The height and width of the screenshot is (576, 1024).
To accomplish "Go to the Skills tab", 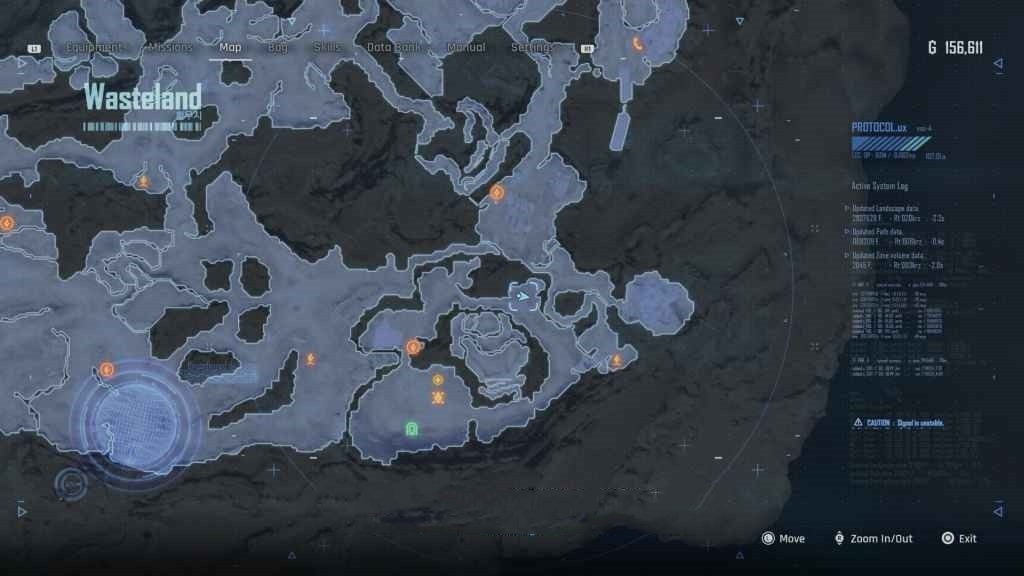I will click(x=327, y=47).
